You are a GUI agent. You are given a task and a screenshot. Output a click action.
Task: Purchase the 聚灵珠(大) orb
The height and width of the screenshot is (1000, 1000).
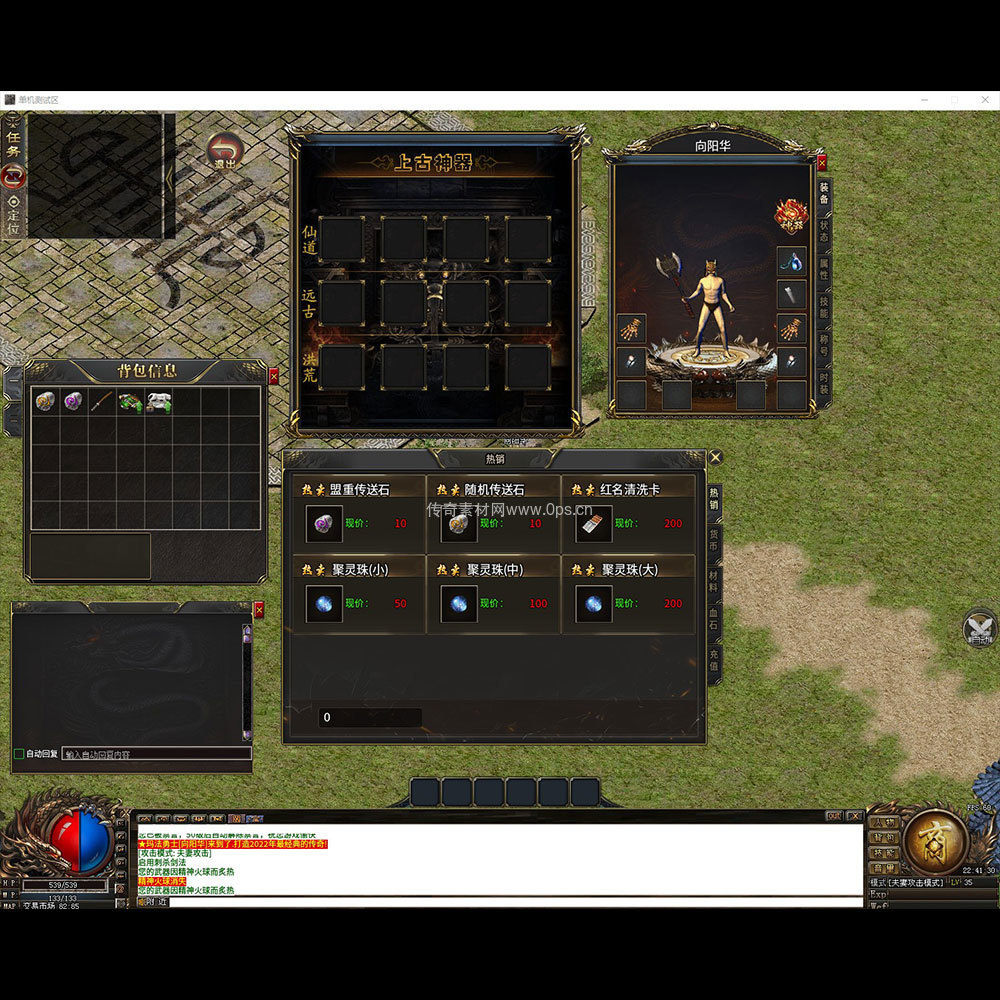[593, 603]
